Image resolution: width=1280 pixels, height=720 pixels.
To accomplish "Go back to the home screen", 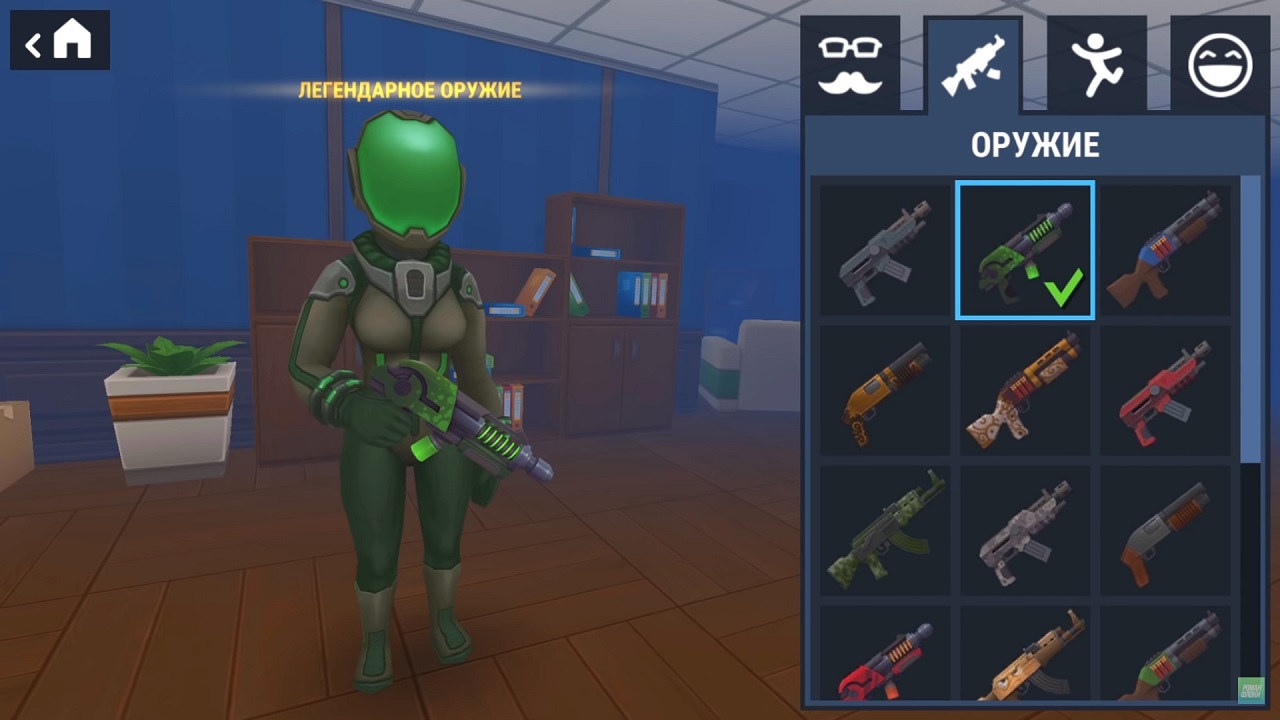I will click(60, 41).
